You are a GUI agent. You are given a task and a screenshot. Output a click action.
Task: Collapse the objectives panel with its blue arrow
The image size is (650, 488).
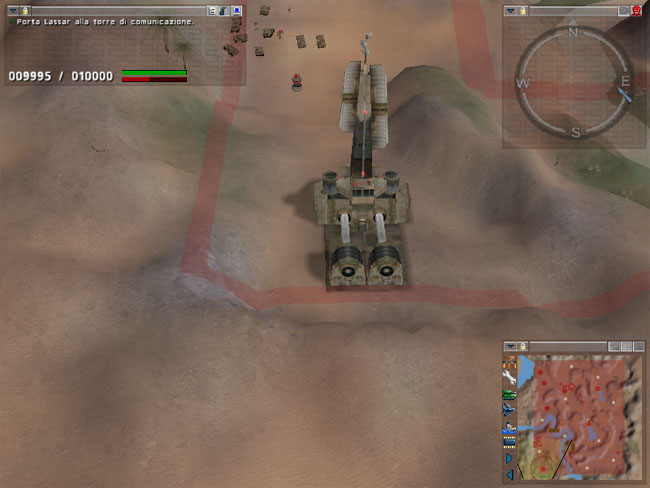click(11, 10)
